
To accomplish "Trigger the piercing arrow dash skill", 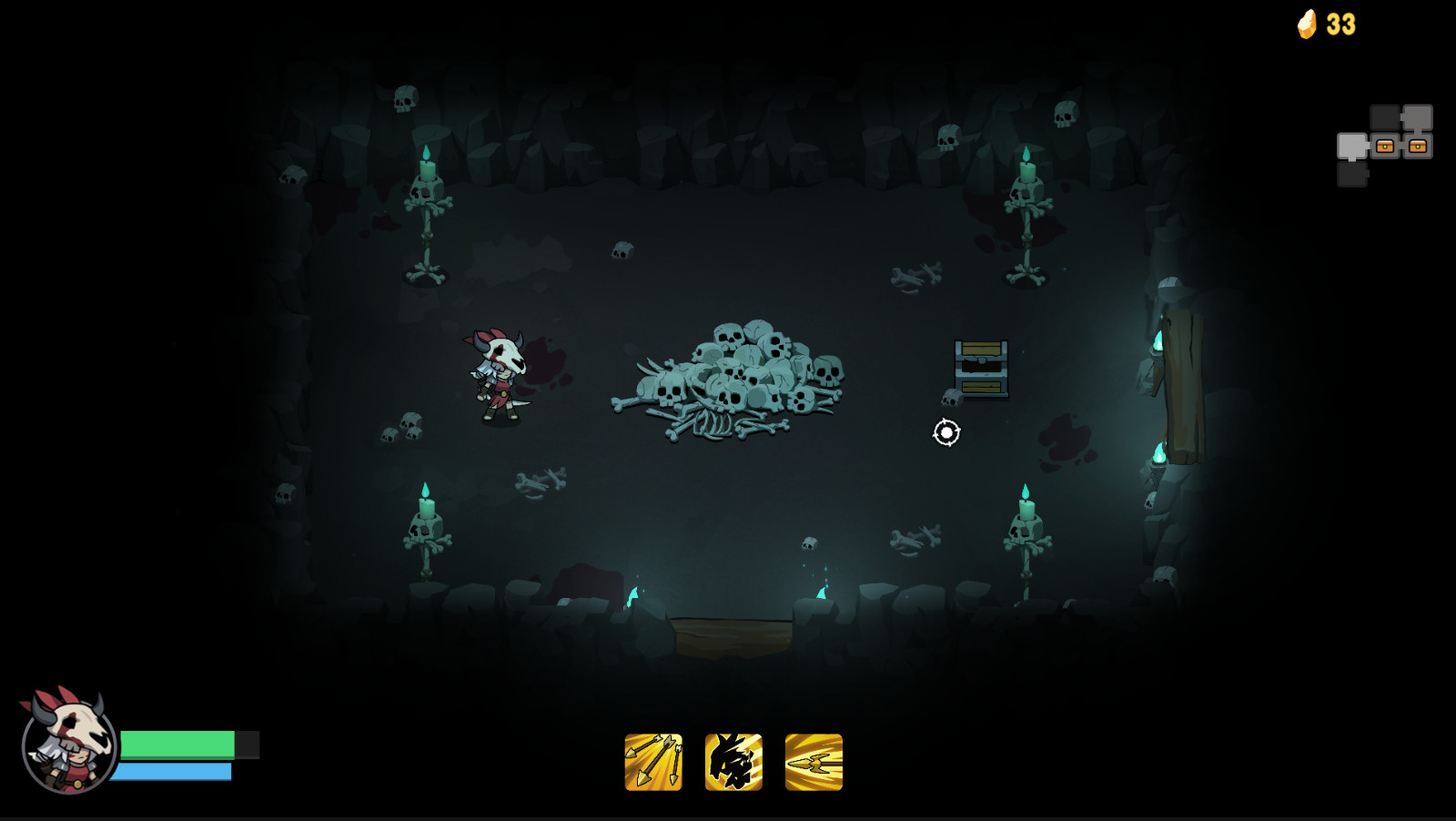I will (x=813, y=764).
